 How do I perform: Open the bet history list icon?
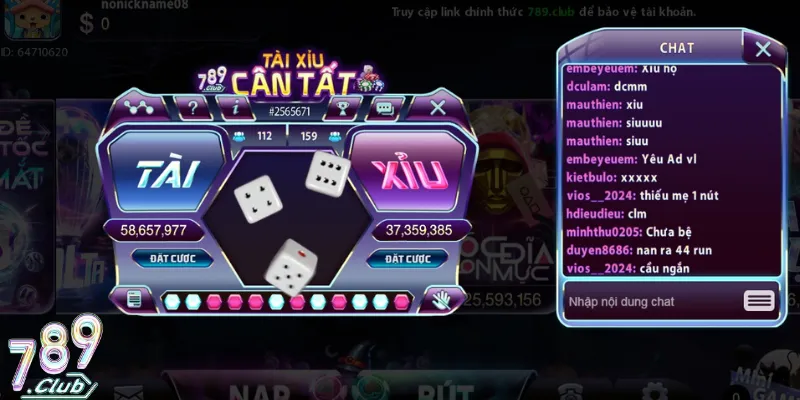135,299
